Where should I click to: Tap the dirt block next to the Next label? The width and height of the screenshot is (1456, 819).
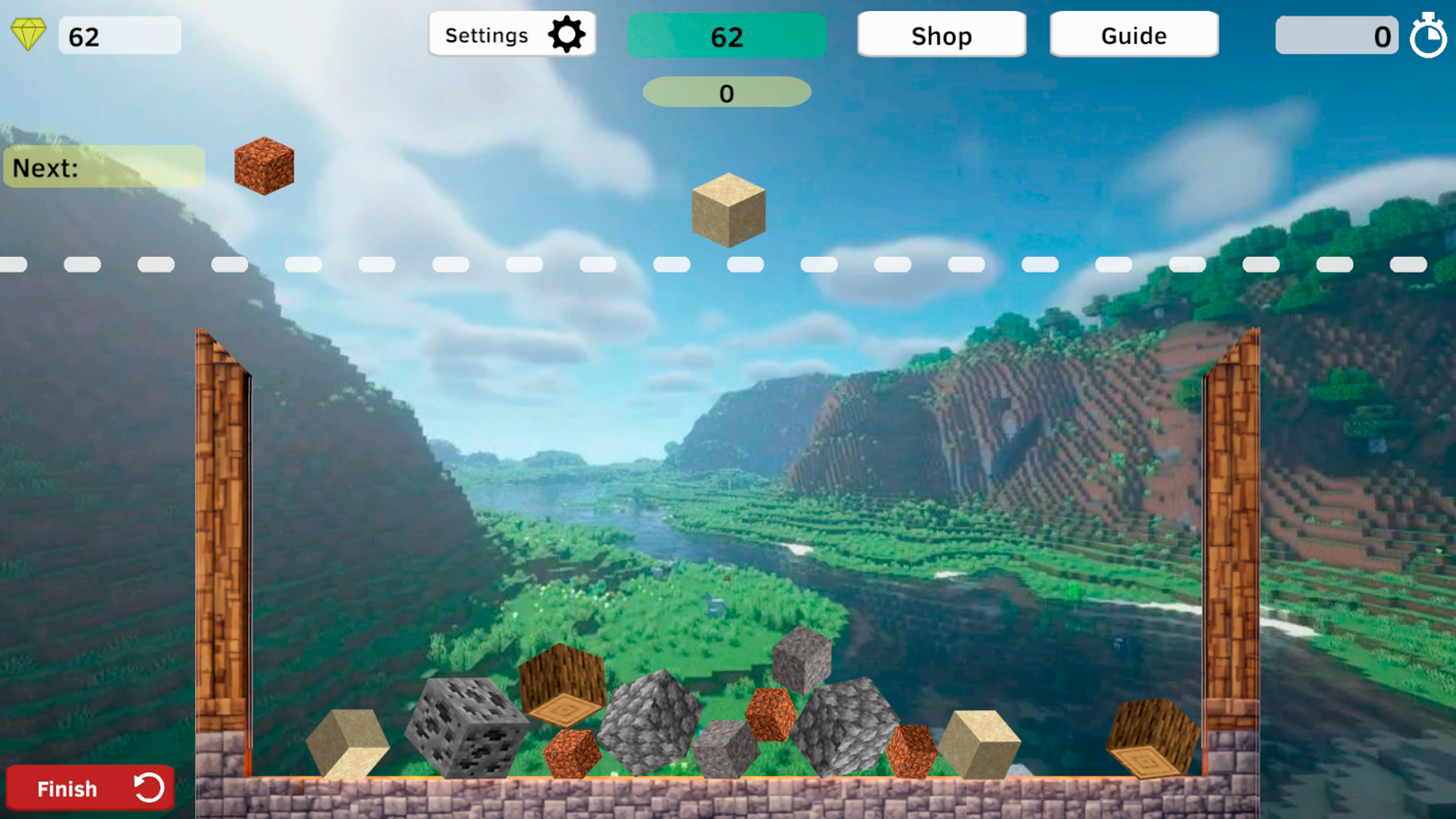(x=264, y=167)
